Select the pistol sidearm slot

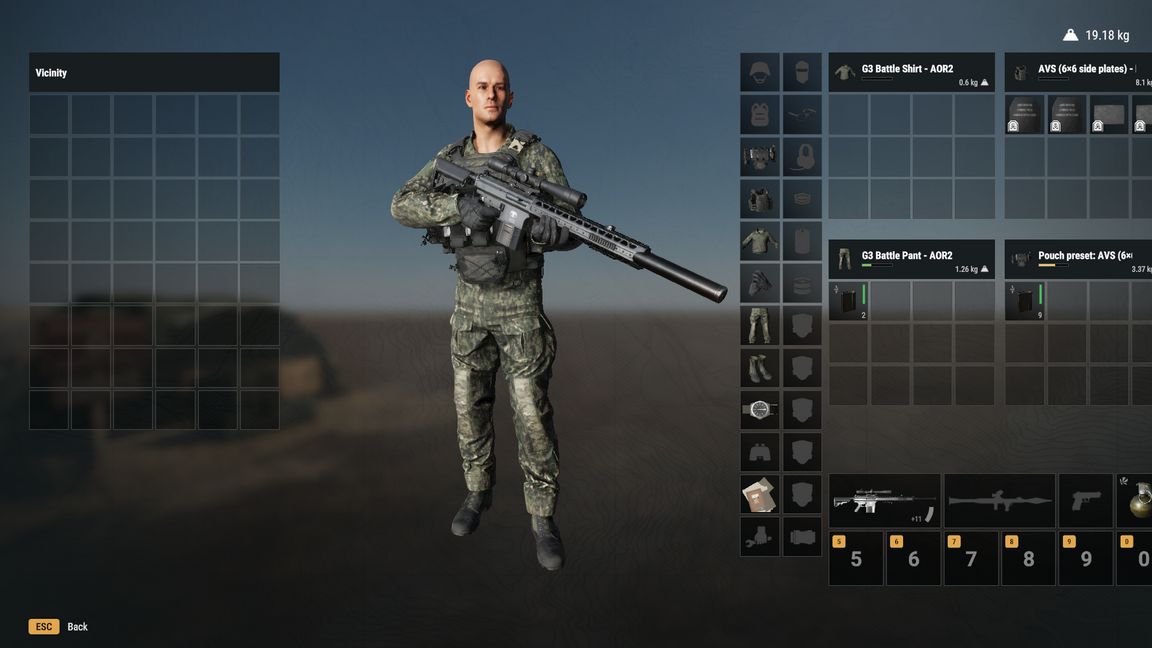[1085, 501]
